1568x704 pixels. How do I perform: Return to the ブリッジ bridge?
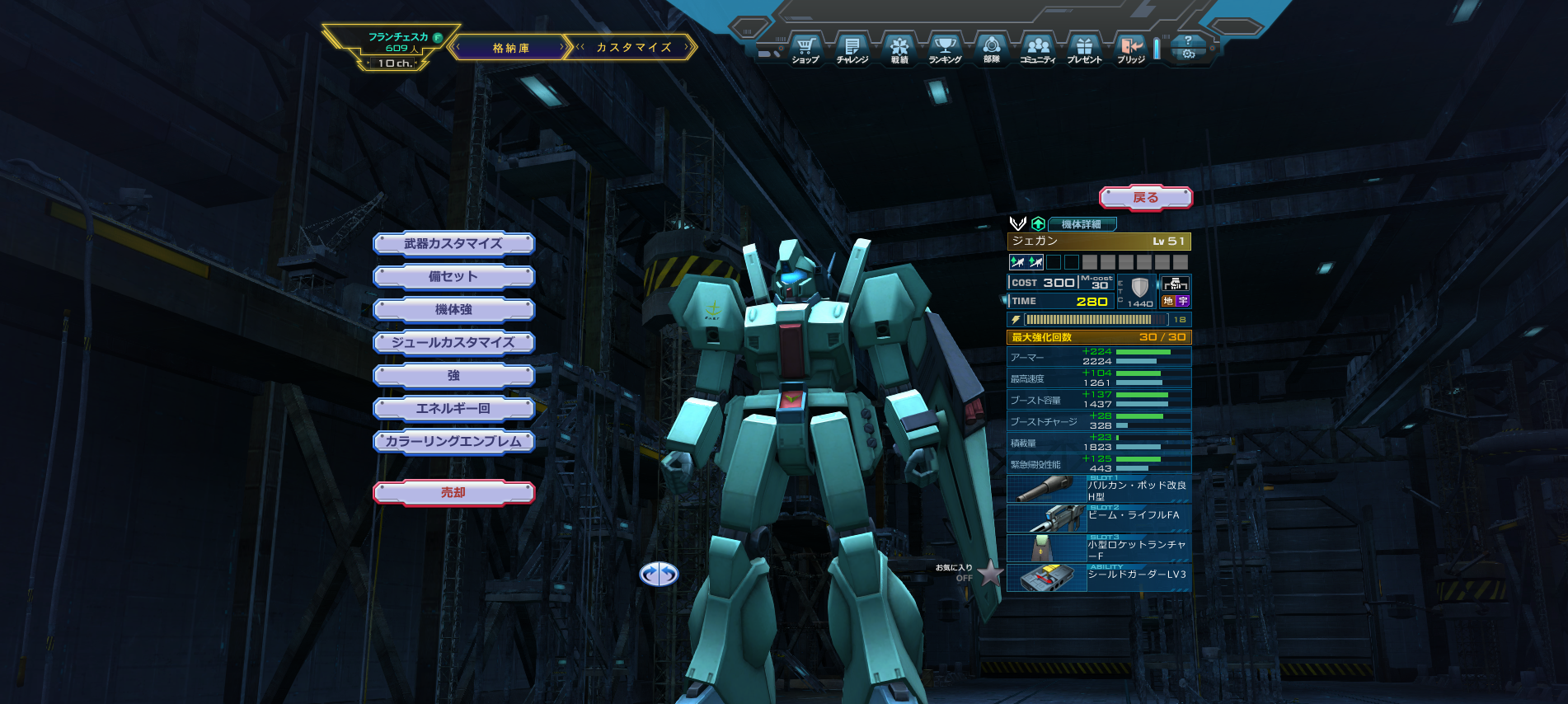pos(1131,49)
